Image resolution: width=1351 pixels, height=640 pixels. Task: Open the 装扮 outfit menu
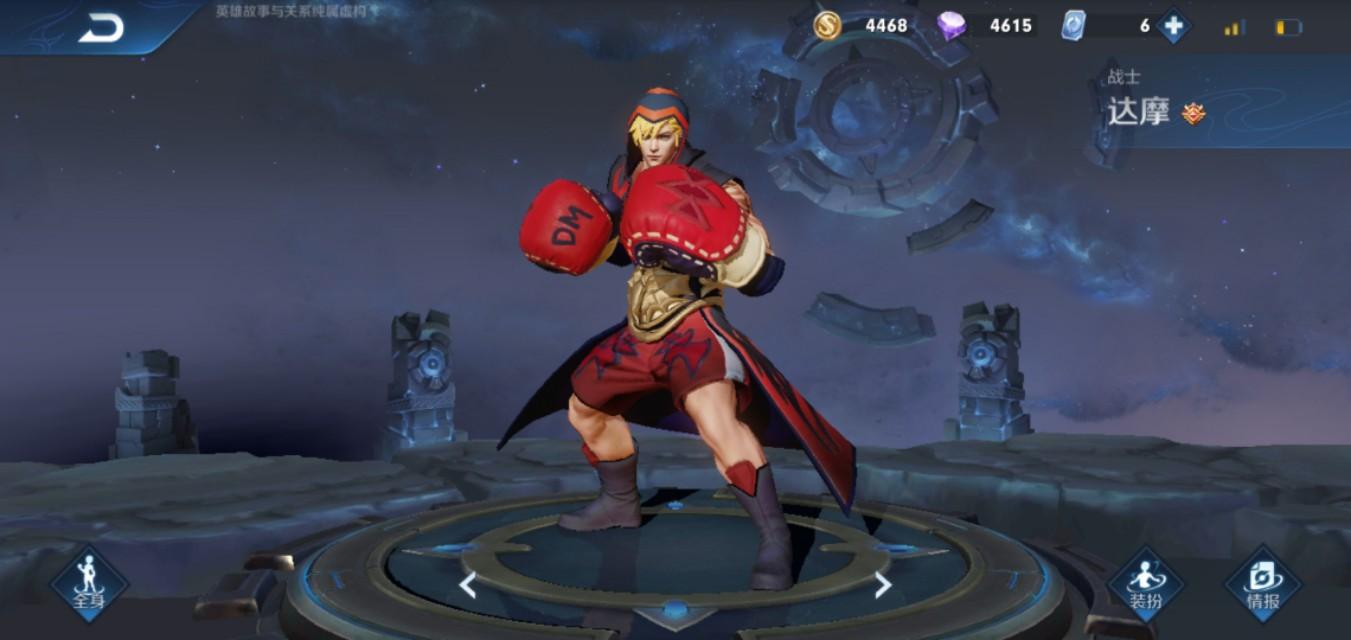coord(1145,584)
